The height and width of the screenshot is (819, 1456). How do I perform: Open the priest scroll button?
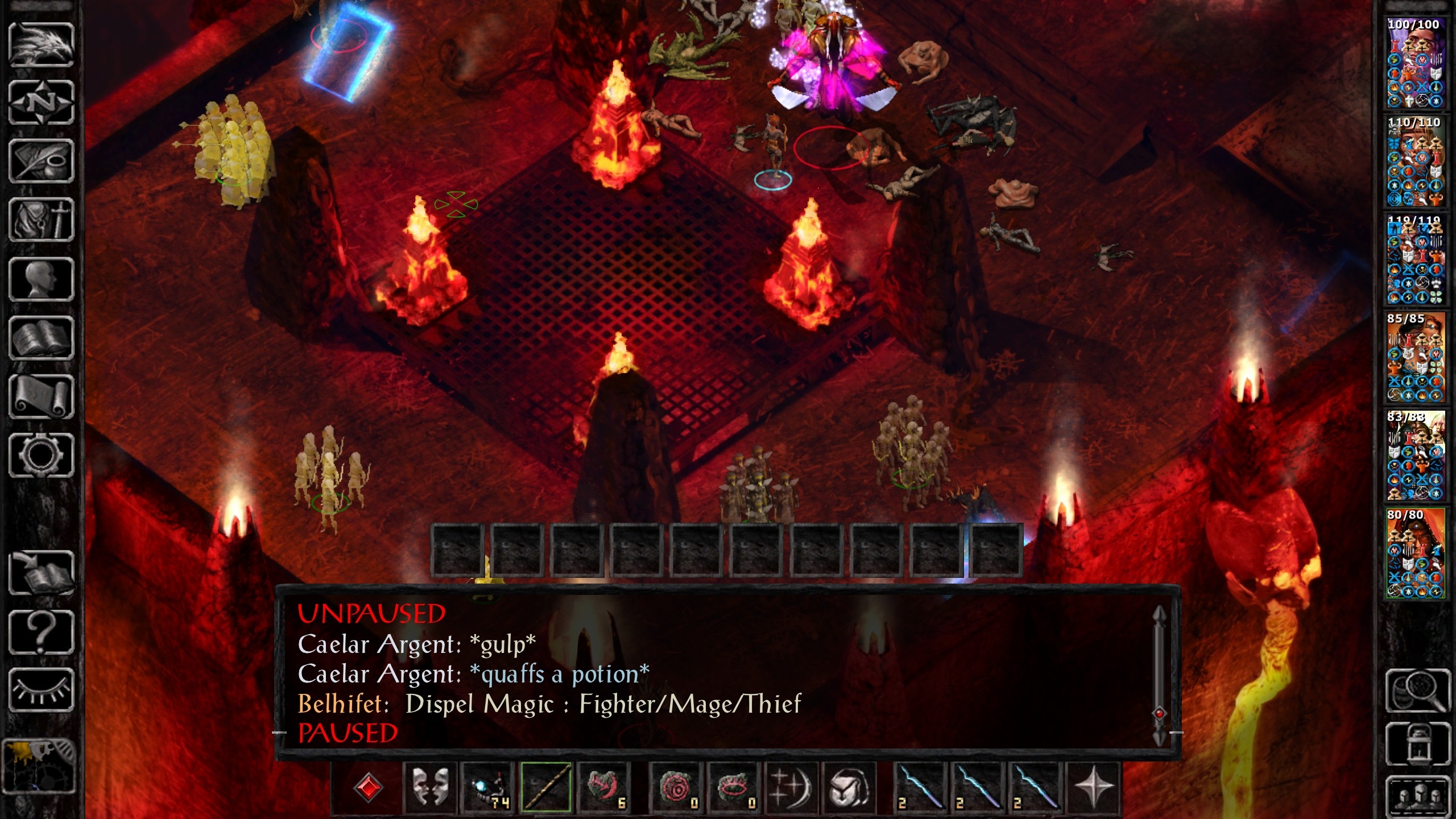[x=41, y=396]
